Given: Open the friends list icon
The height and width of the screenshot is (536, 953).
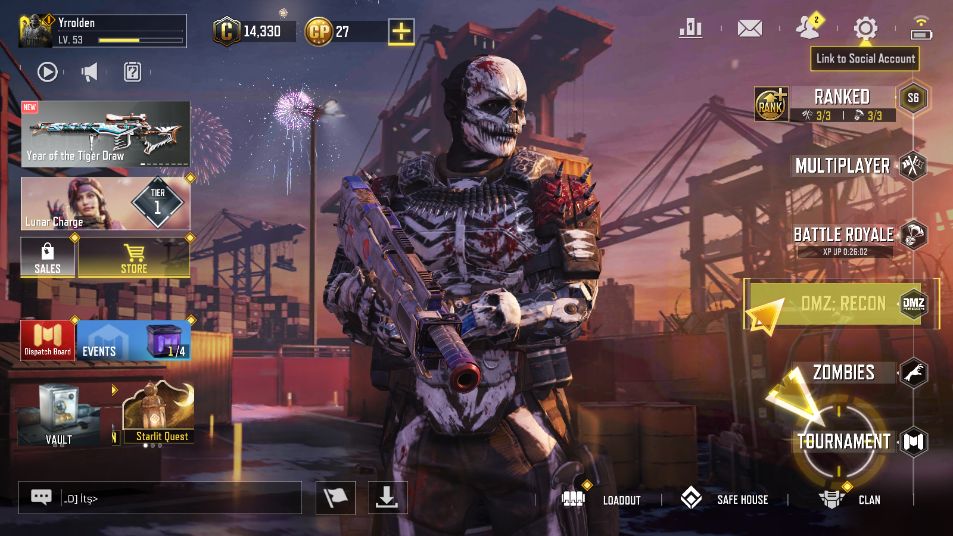Looking at the screenshot, I should (808, 28).
